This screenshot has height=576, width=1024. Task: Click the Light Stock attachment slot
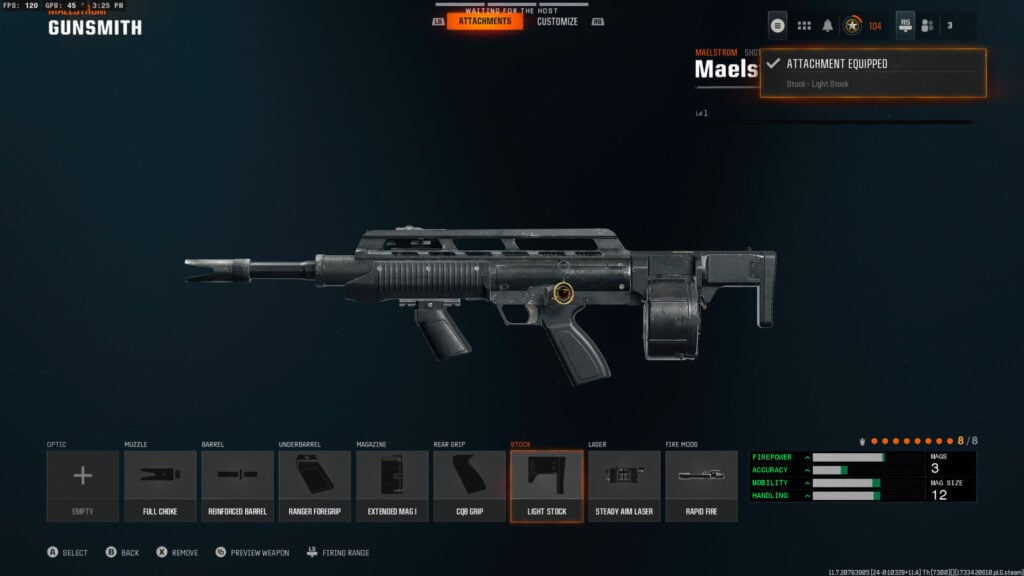[546, 485]
